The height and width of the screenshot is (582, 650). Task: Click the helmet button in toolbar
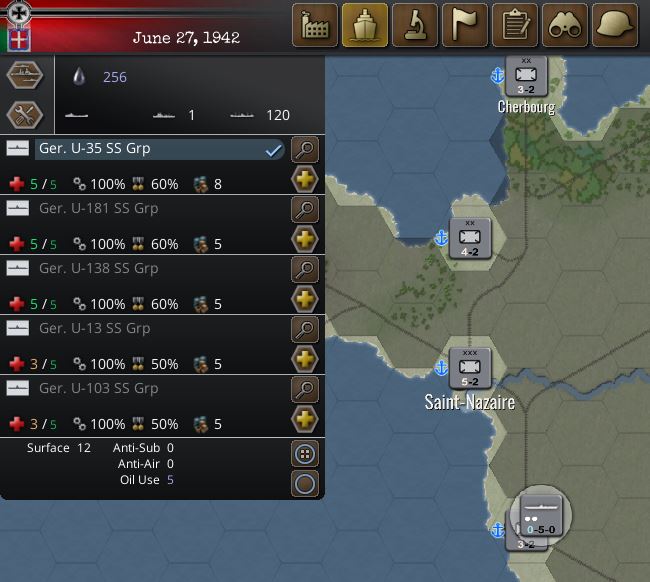point(615,24)
